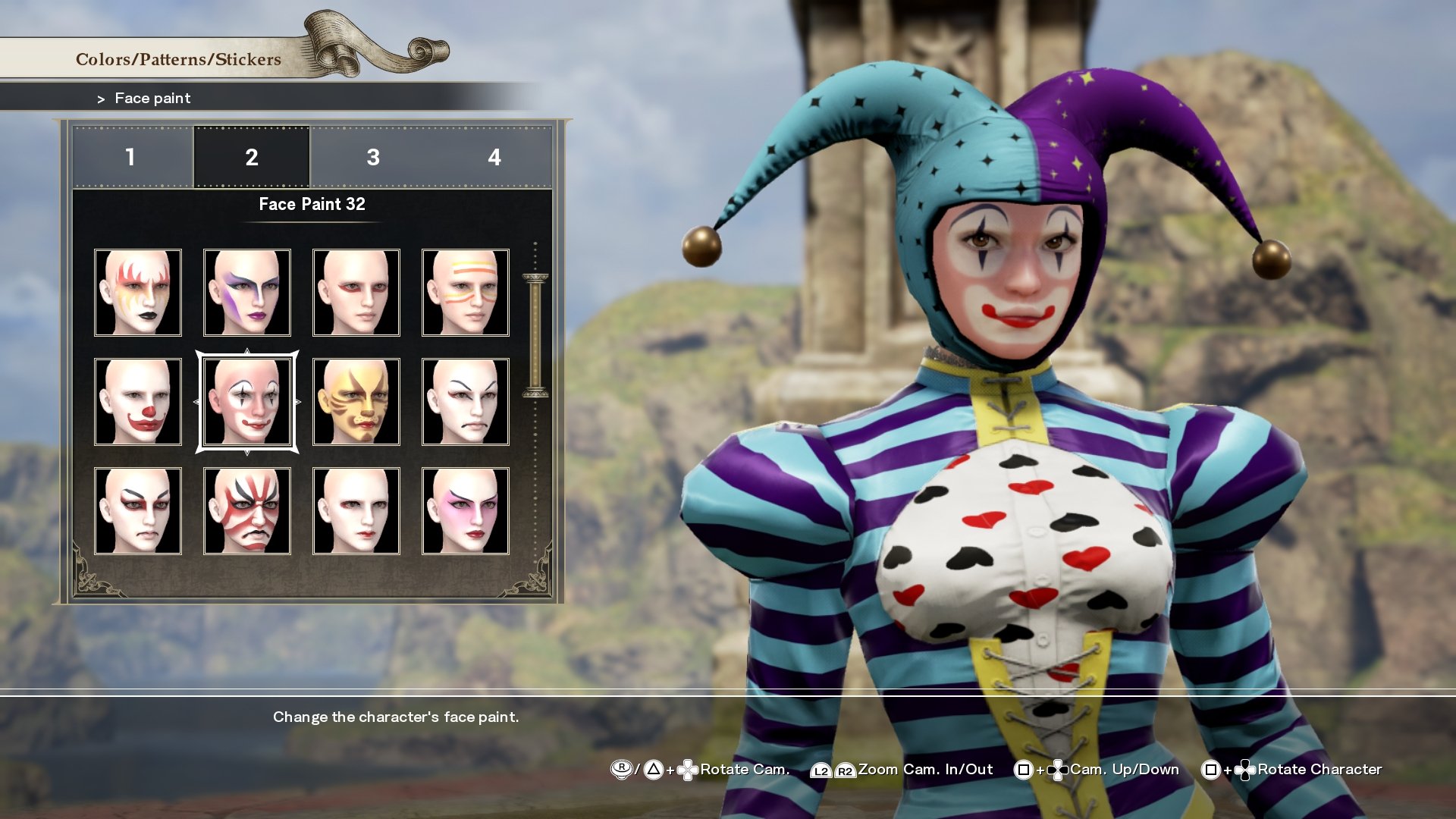Select the purple eye-shadow face paint
This screenshot has height=819, width=1456.
point(247,292)
